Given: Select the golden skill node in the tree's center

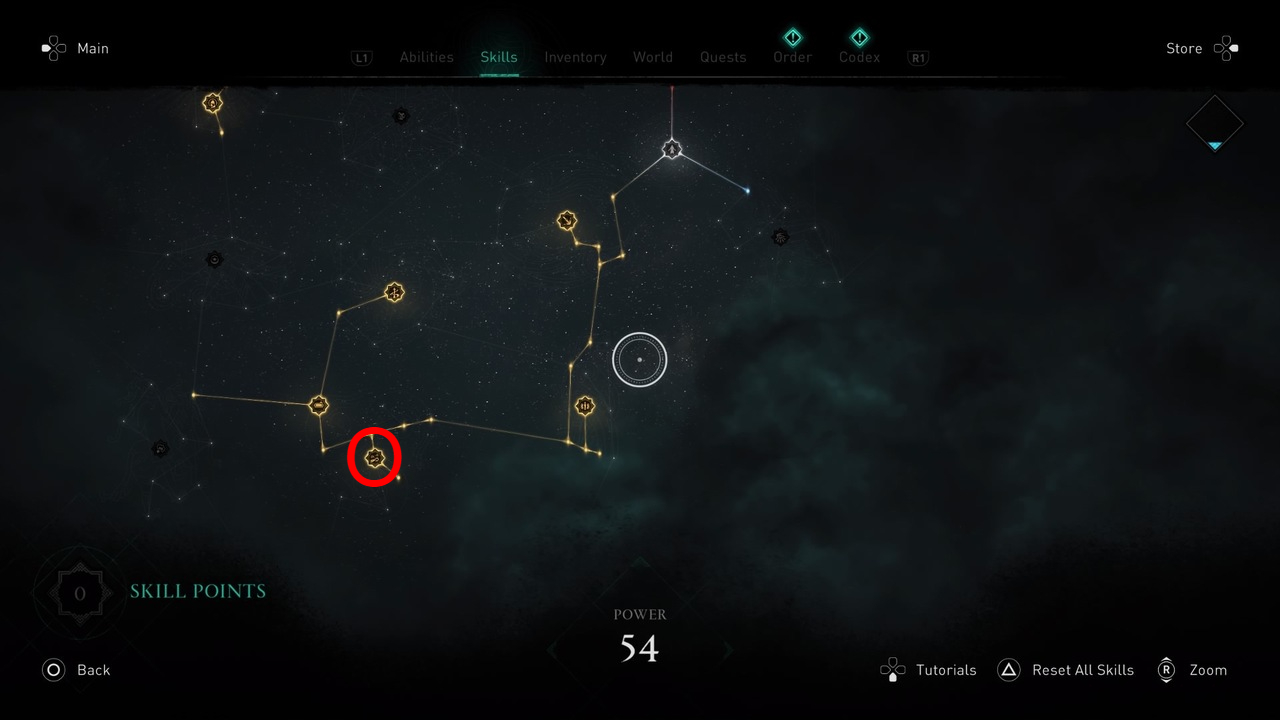Looking at the screenshot, I should (x=392, y=292).
